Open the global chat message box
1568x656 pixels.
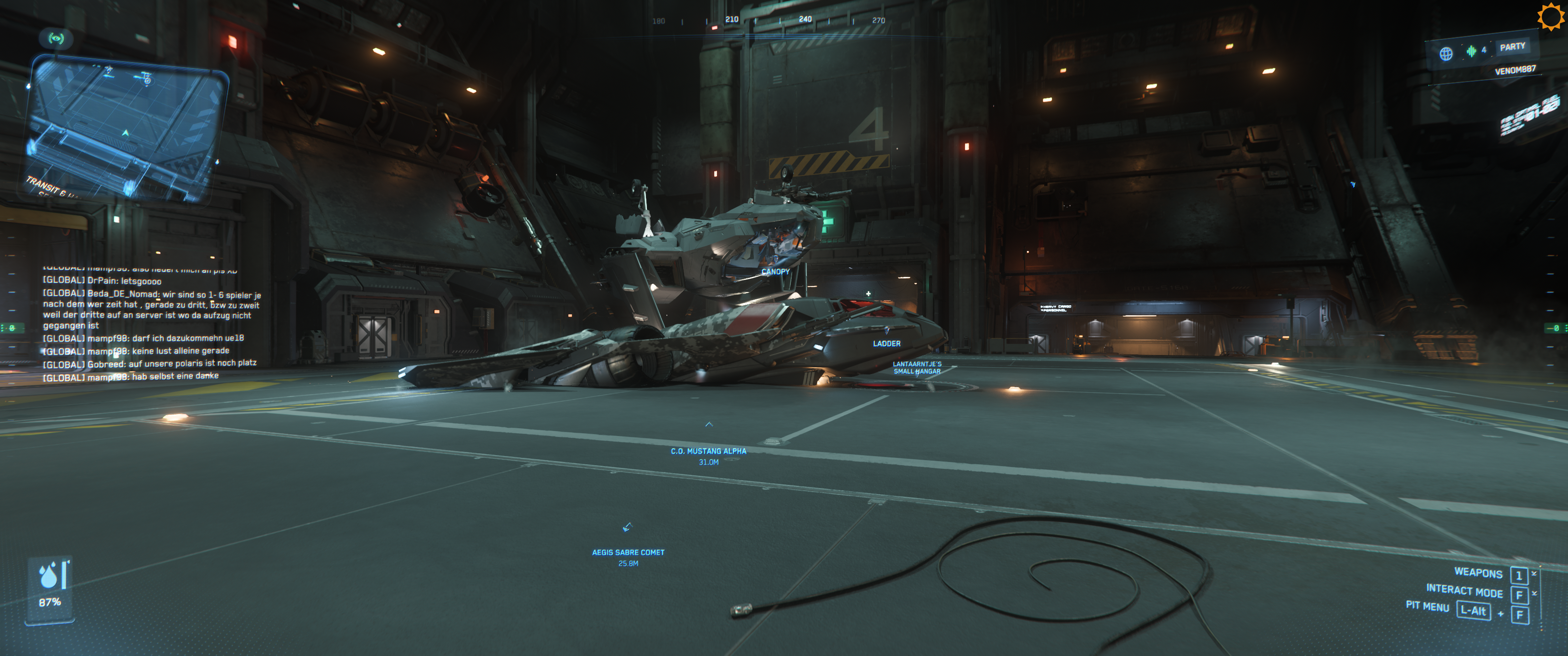149,323
